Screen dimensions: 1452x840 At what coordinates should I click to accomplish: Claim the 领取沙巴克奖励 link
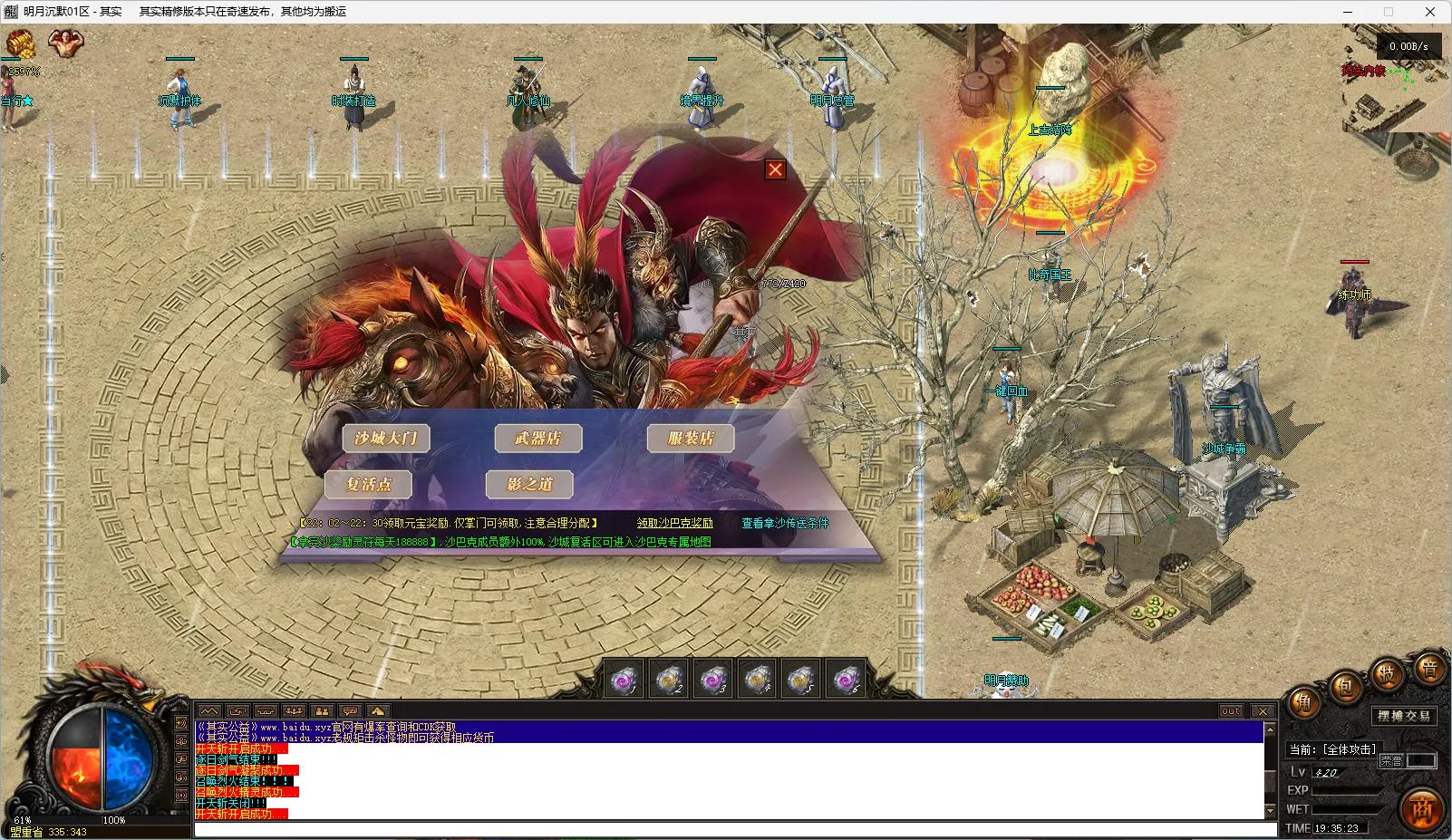[x=674, y=523]
